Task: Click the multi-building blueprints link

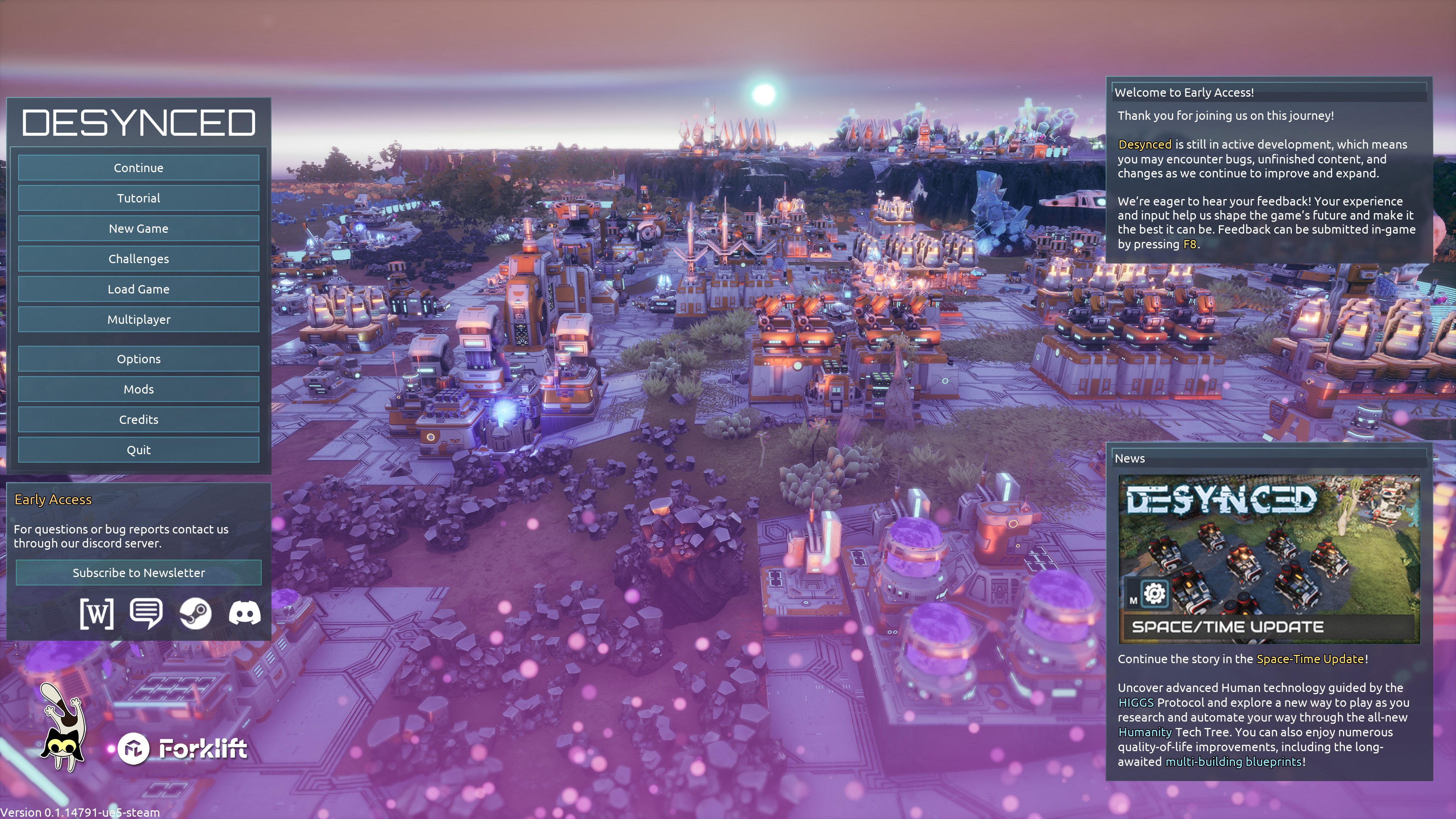Action: point(1233,762)
